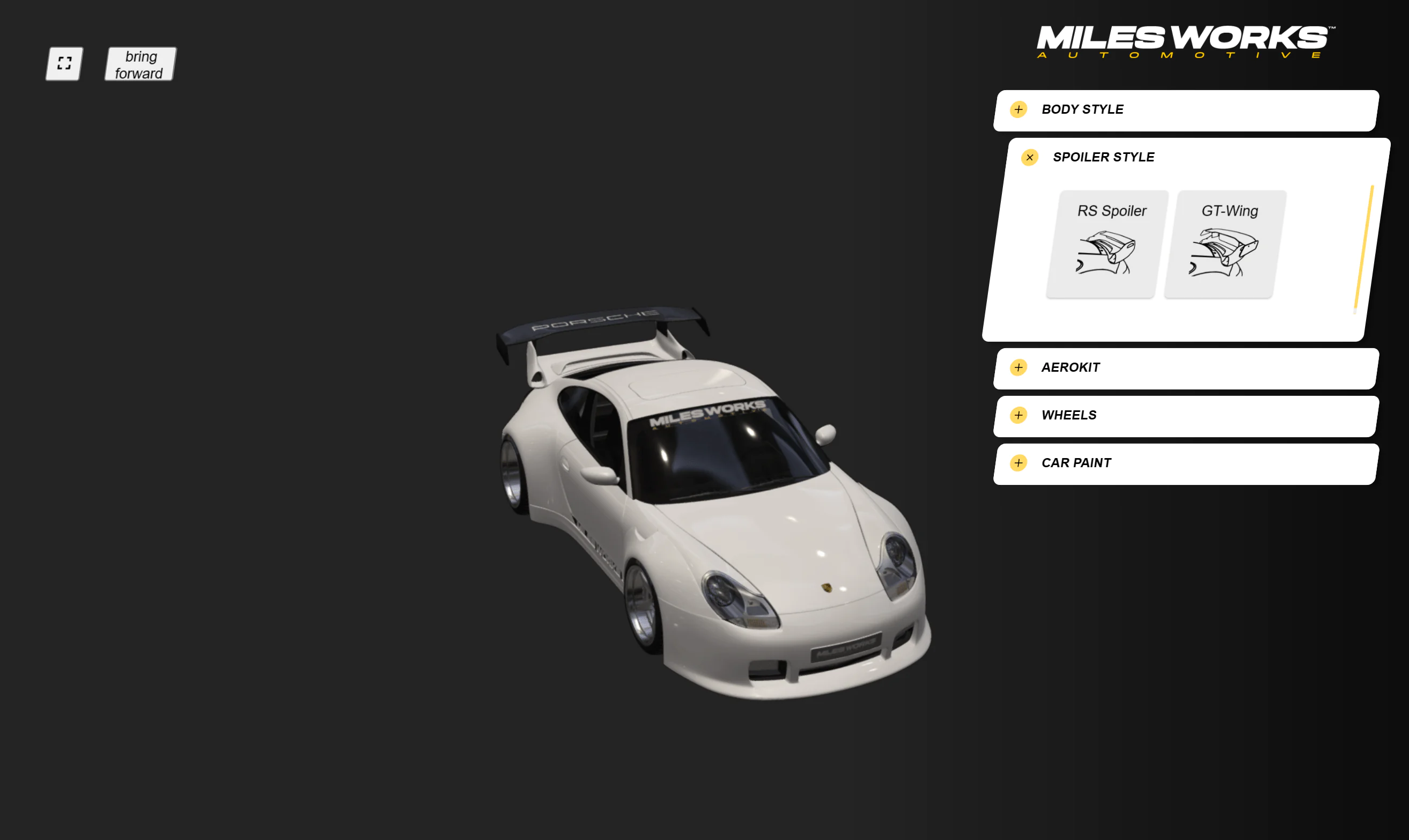Collapse the Spoiler Style panel
The image size is (1409, 840).
point(1029,157)
